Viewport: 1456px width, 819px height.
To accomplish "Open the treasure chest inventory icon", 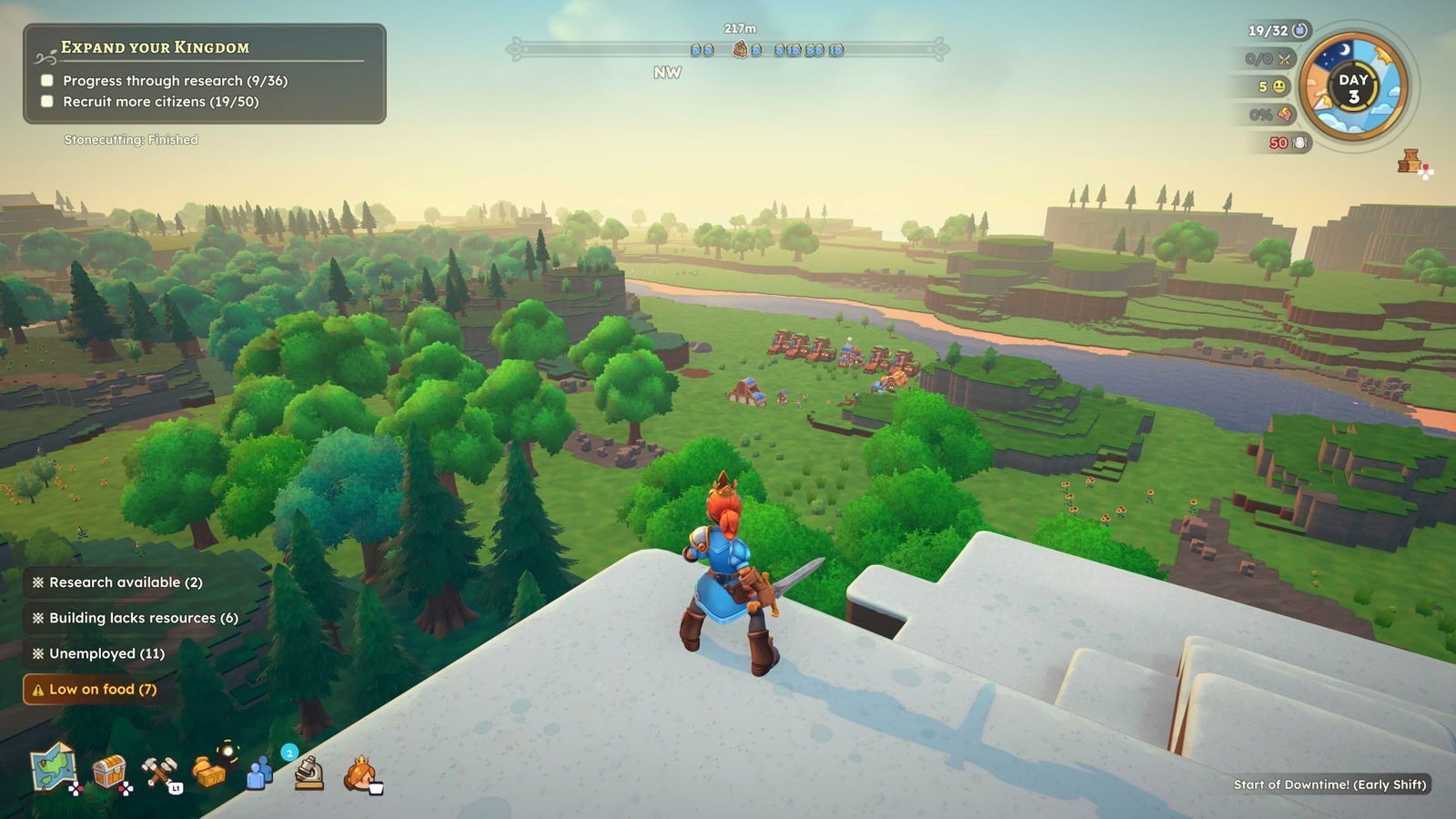I will click(x=109, y=772).
